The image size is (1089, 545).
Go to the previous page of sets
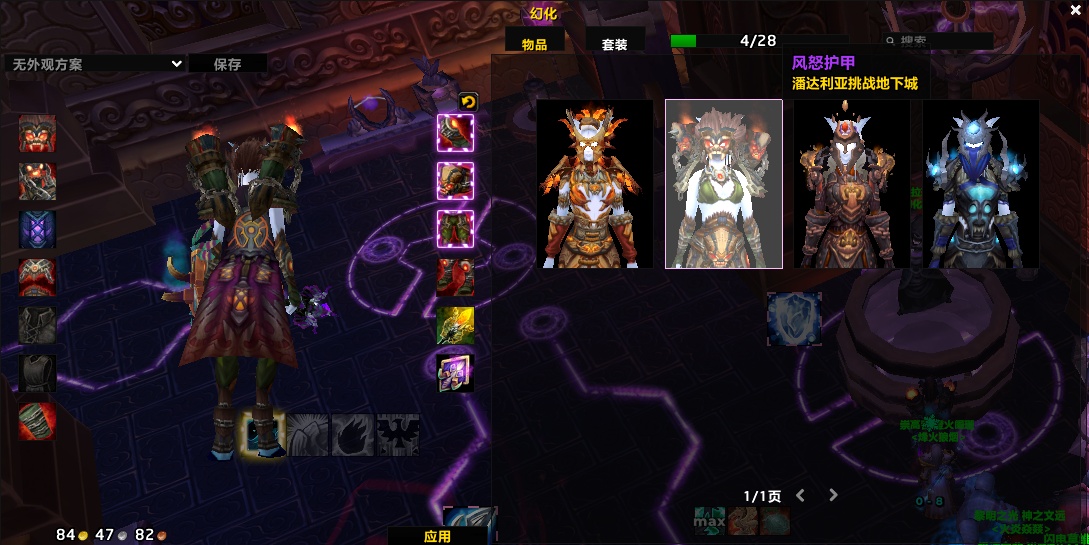[x=800, y=495]
